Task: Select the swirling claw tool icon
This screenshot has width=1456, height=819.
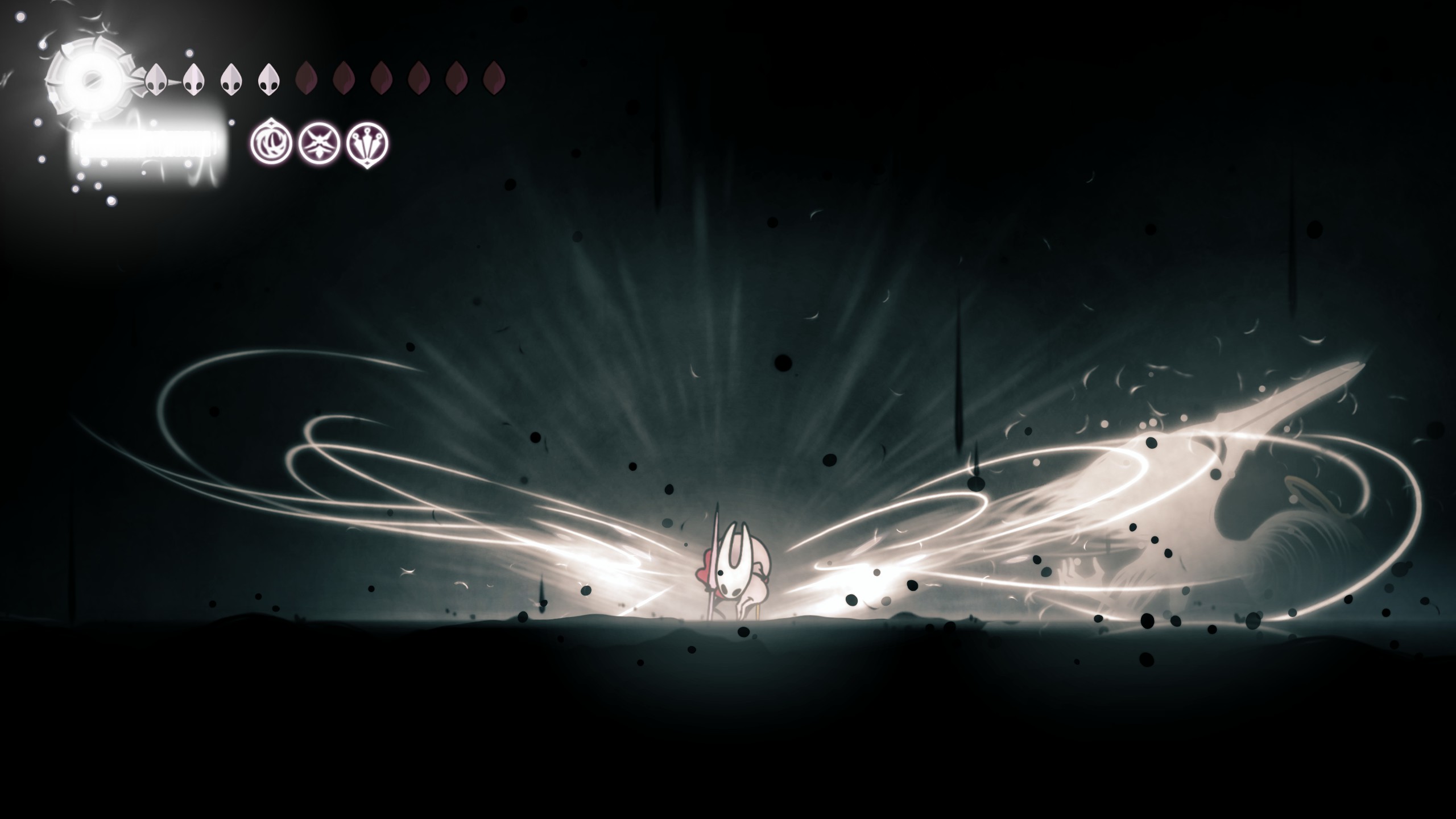Action: [271, 143]
